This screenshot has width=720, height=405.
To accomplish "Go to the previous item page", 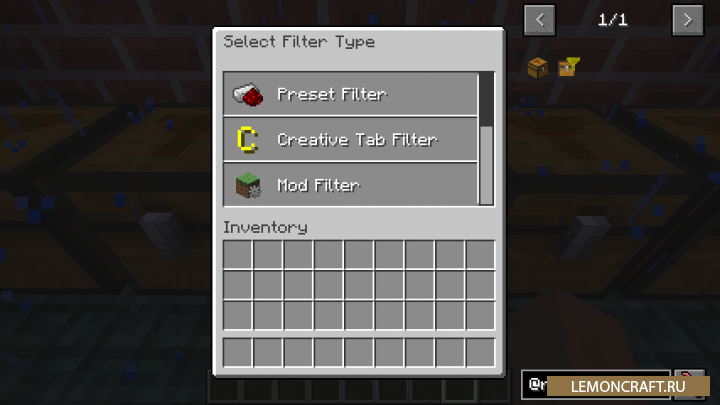I will (x=540, y=19).
